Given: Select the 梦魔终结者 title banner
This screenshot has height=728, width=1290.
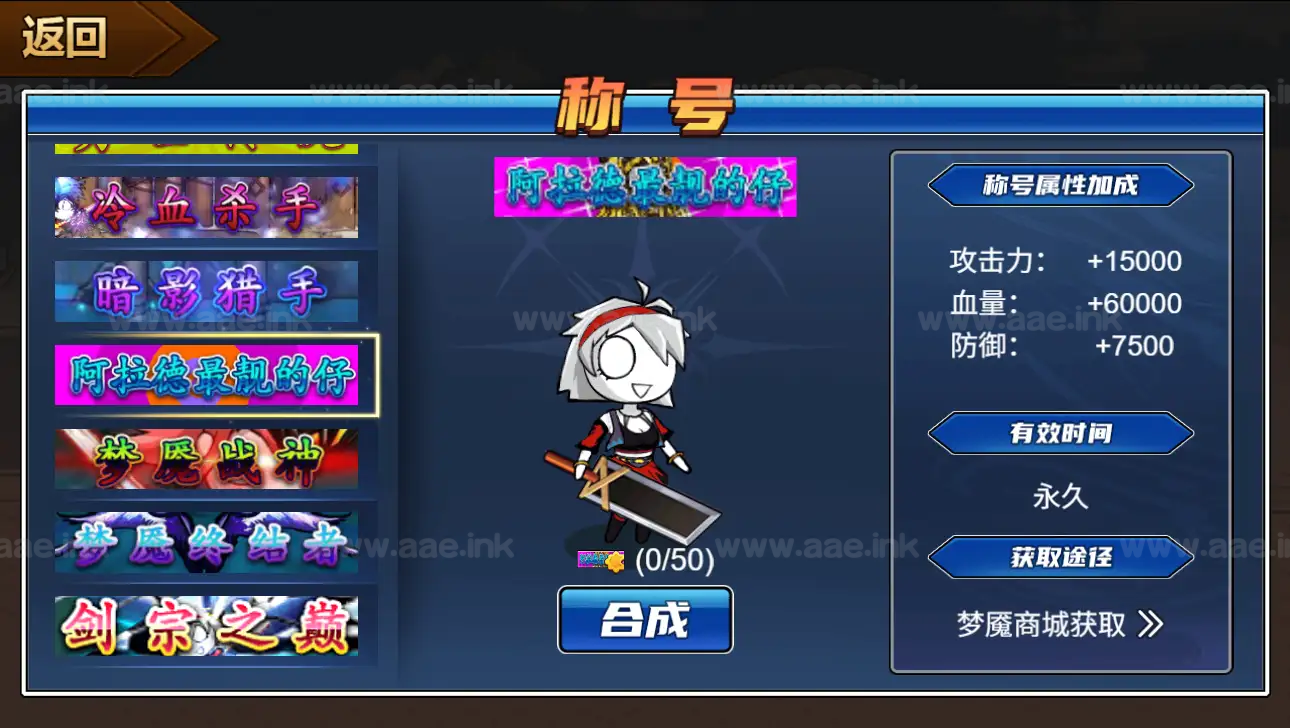Looking at the screenshot, I should click(206, 542).
